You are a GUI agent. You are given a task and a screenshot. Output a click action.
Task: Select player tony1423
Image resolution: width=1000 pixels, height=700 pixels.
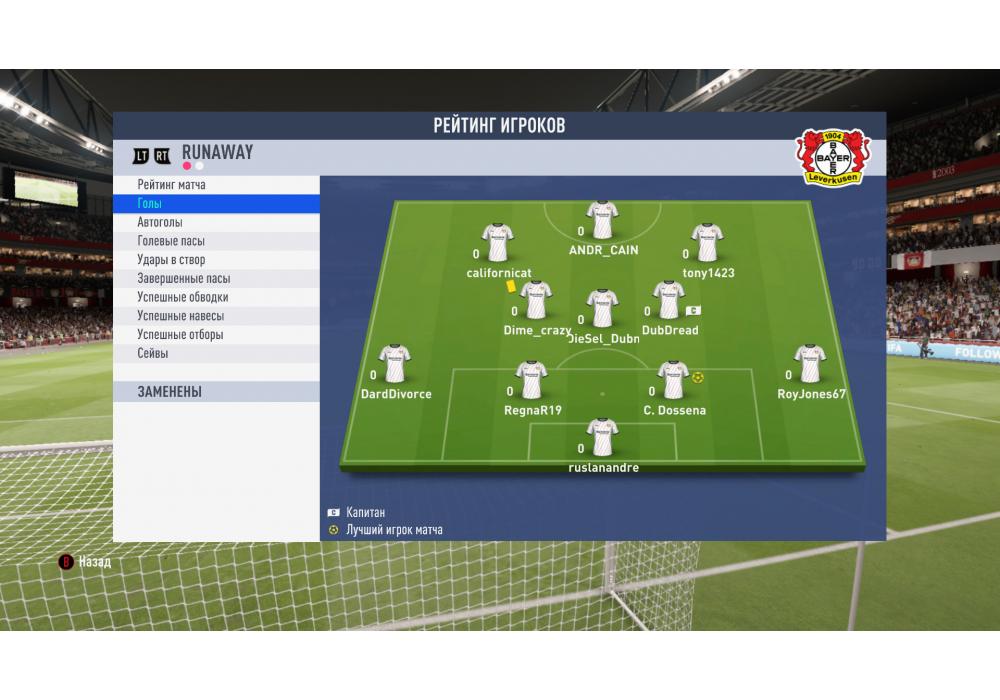[707, 242]
